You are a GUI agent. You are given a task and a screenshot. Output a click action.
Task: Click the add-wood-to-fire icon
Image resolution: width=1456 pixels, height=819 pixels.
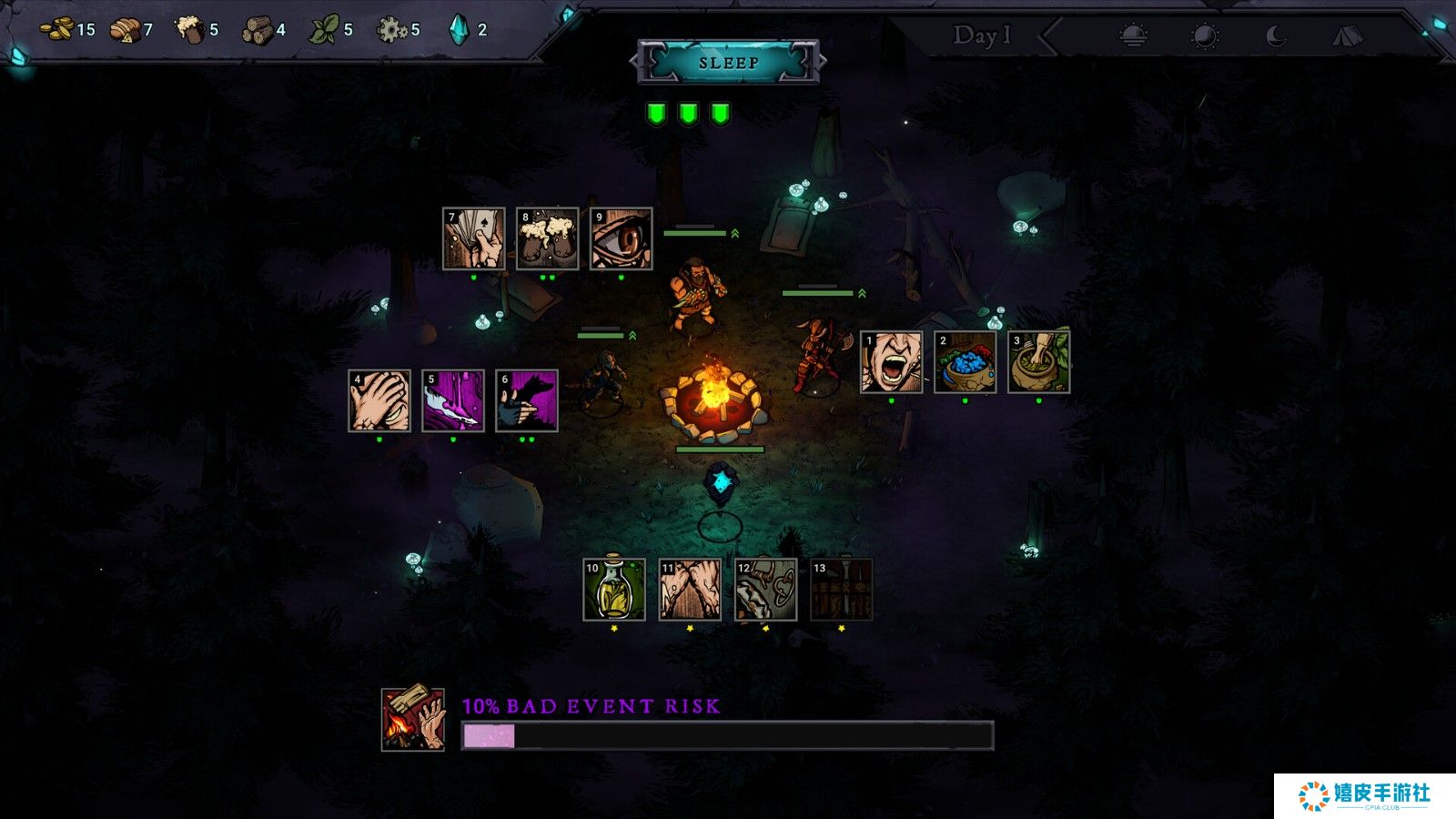coord(413,719)
